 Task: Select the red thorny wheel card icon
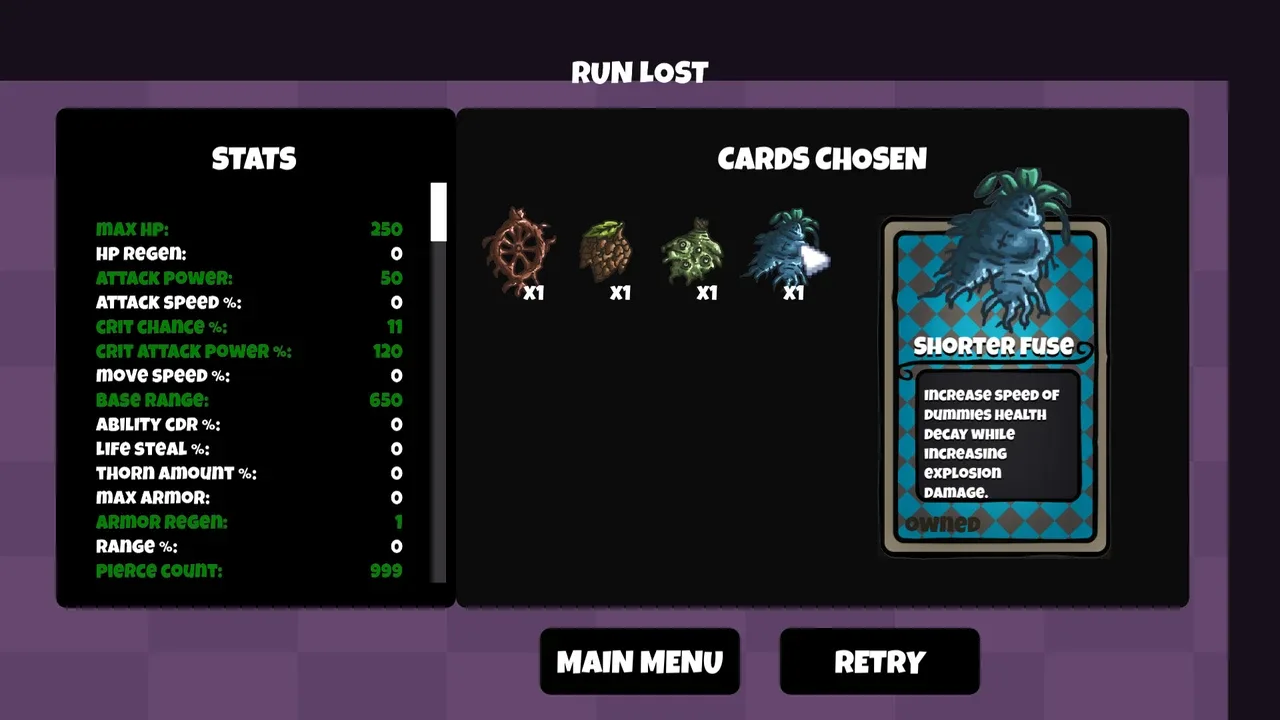pos(517,252)
